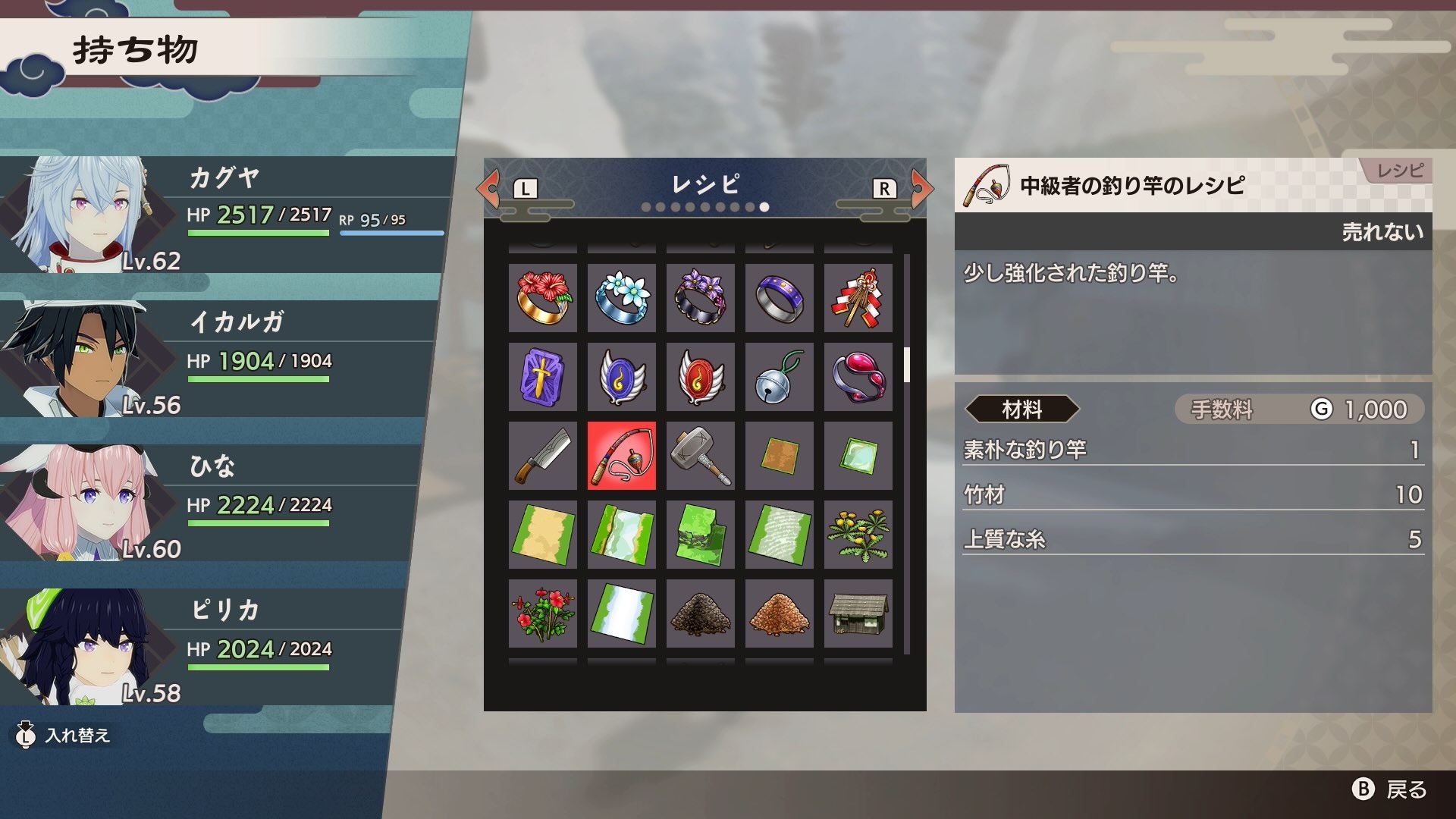Select the red winged emblem recipe icon
This screenshot has width=1456, height=819.
coord(700,377)
